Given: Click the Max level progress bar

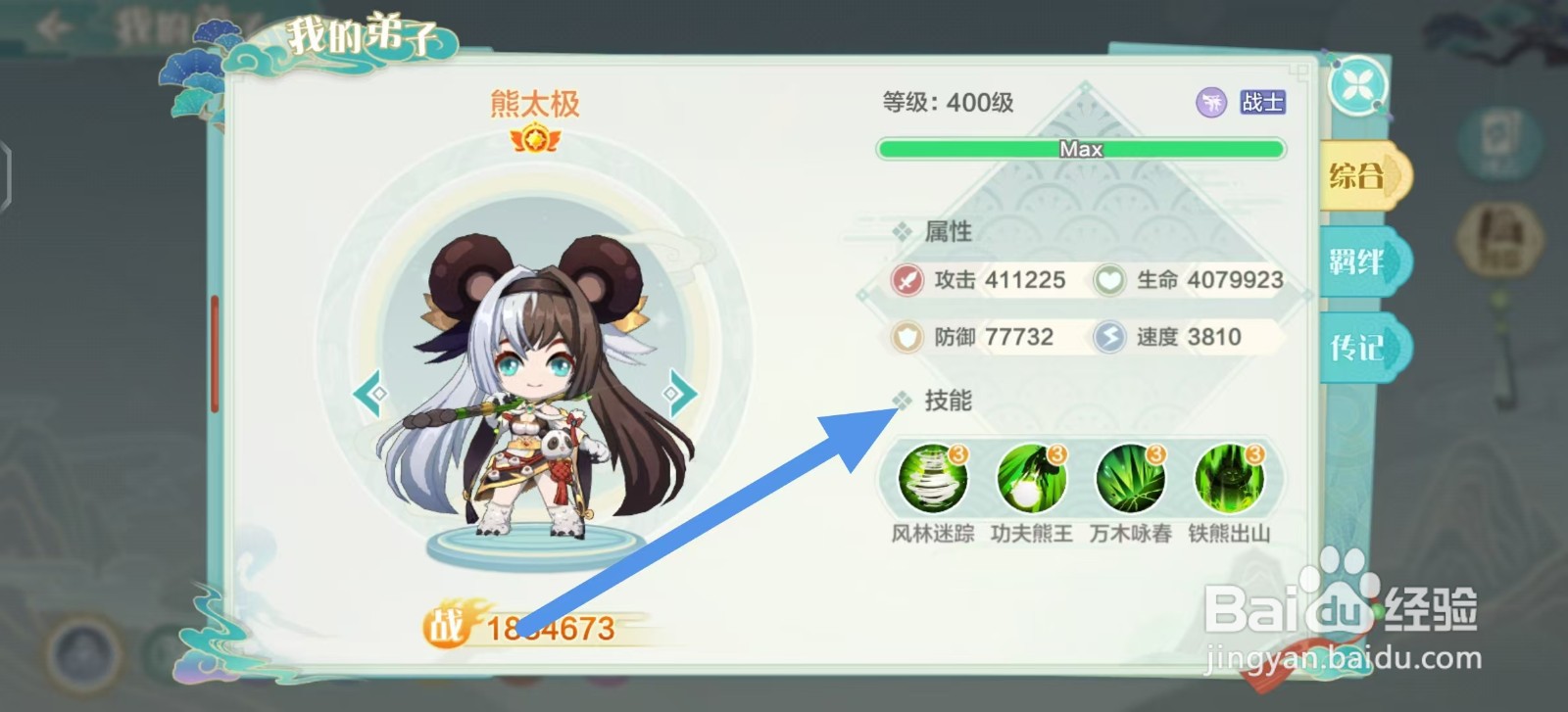Looking at the screenshot, I should 1080,149.
